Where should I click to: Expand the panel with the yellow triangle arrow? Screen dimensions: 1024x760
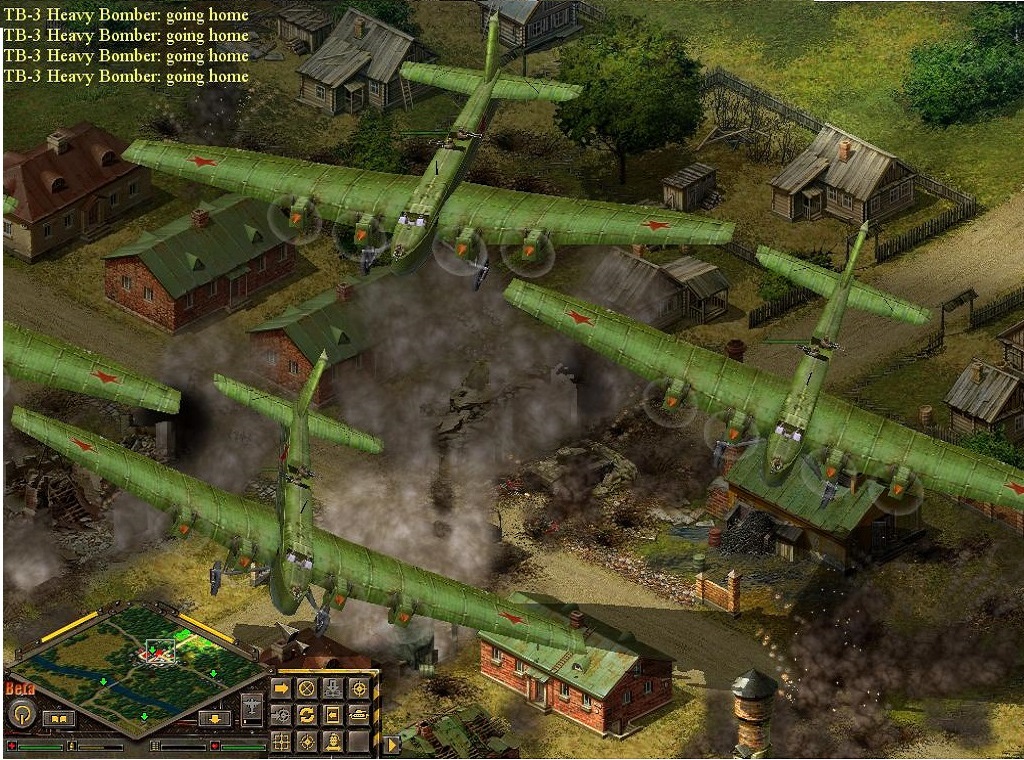point(391,744)
